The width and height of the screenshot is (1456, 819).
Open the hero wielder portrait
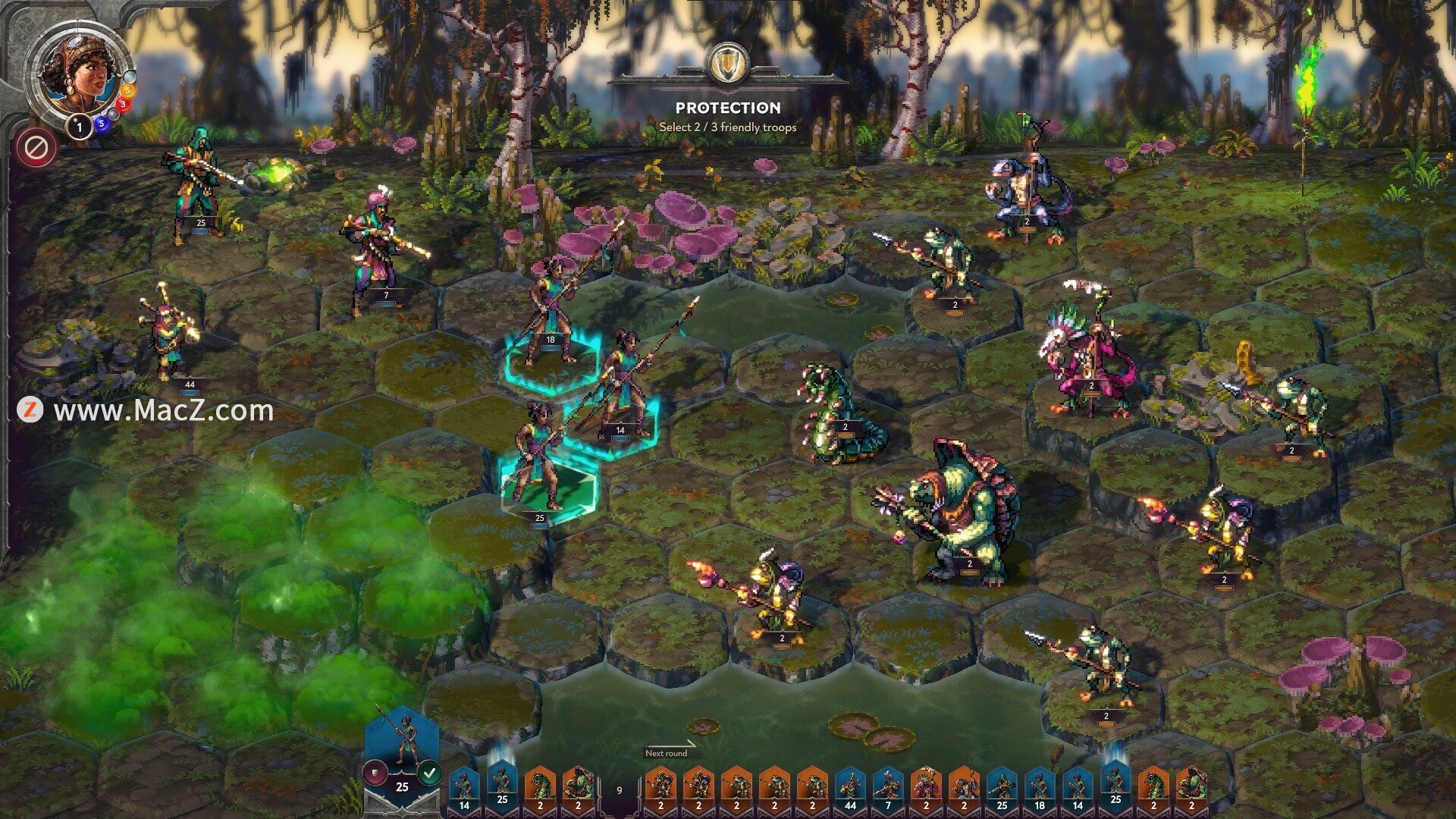(x=78, y=74)
